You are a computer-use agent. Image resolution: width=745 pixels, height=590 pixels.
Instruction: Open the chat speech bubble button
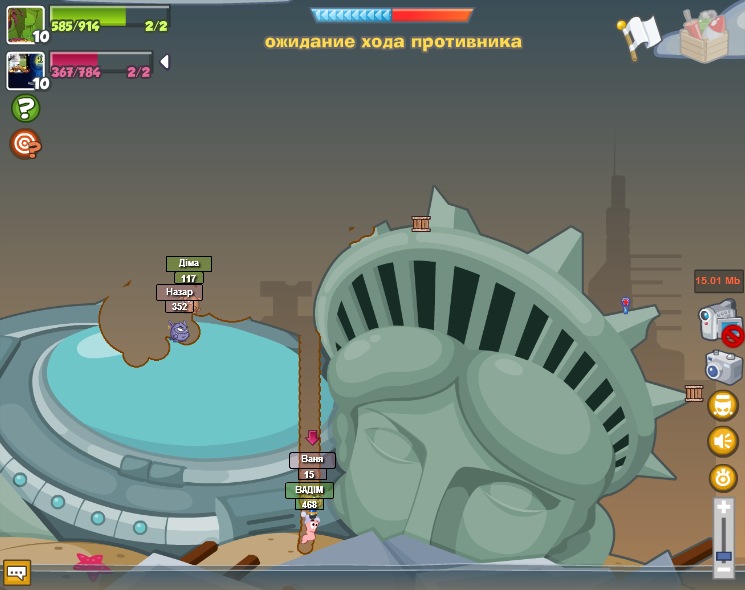17,572
